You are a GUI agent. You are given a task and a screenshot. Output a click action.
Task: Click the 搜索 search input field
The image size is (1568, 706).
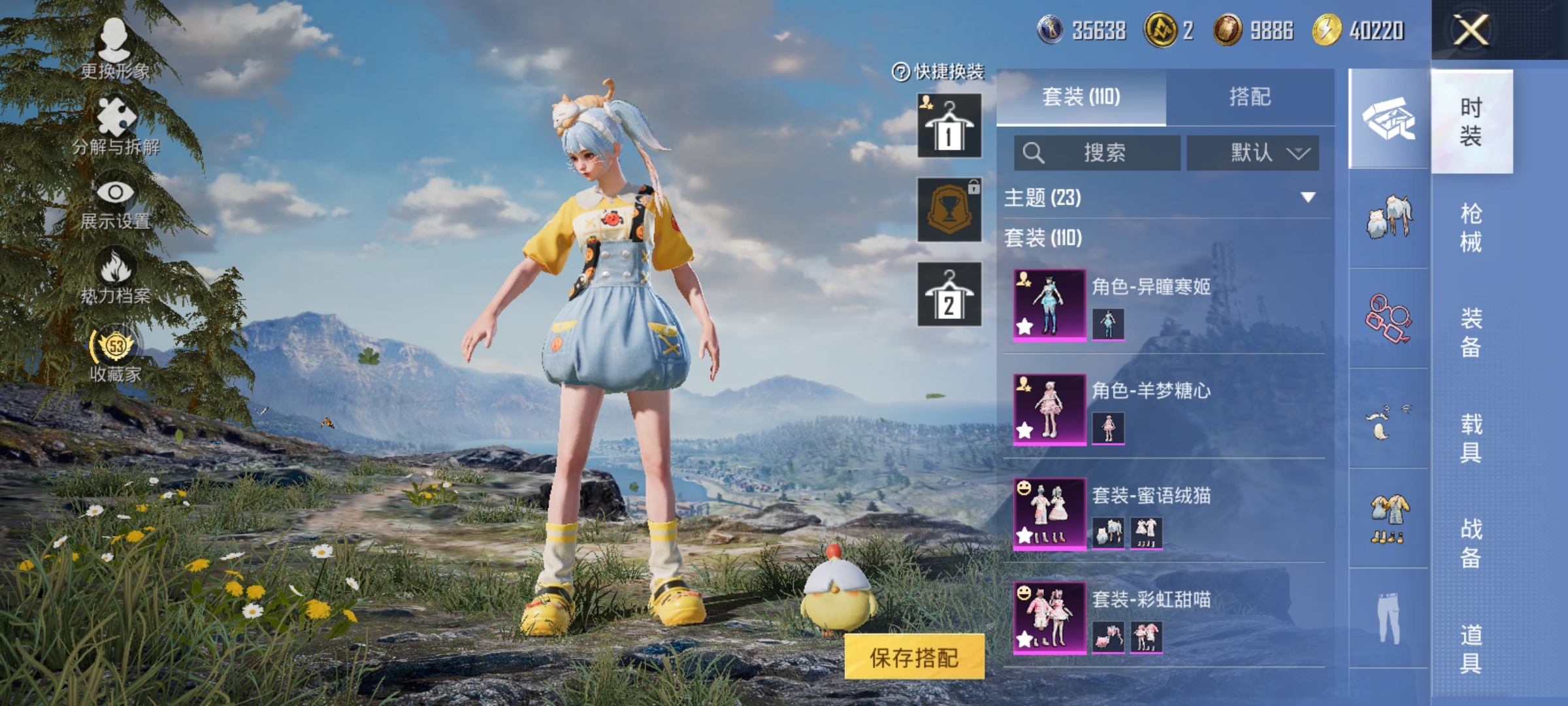pyautogui.click(x=1098, y=152)
